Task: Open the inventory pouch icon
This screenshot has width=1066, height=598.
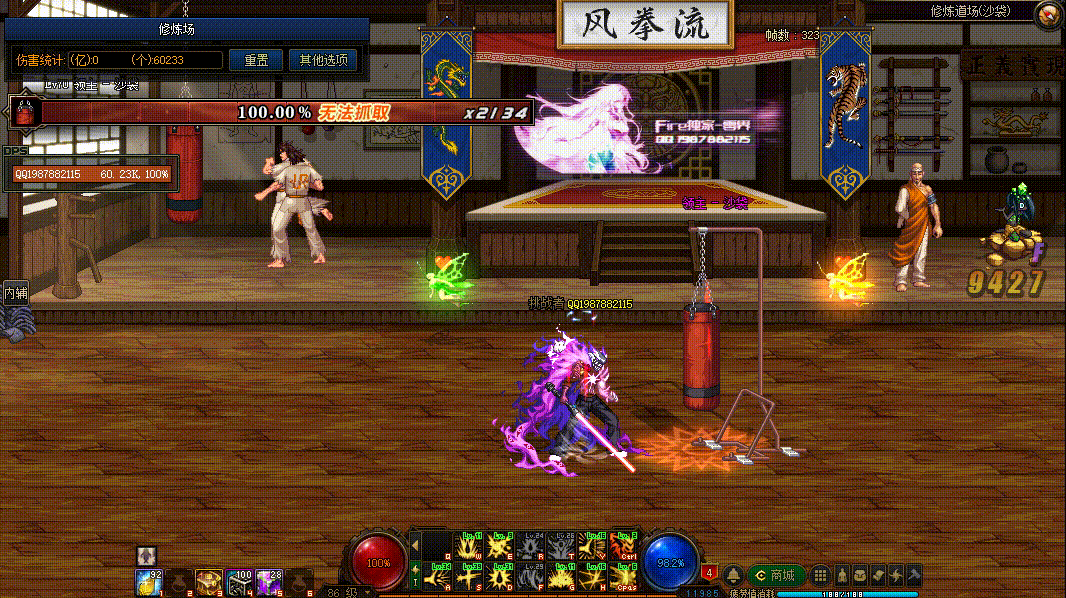Action: tap(860, 575)
